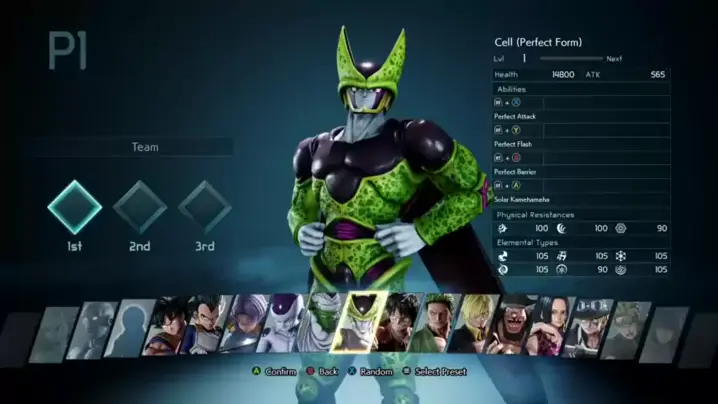Pick the 3rd team slot diamond
Viewport: 718px width, 404px height.
(205, 207)
